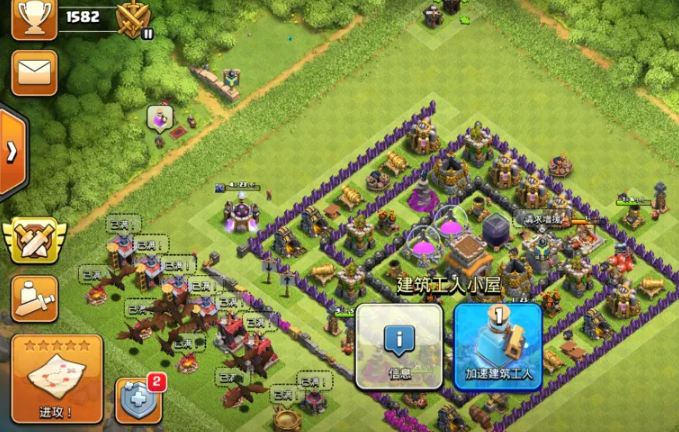Expand the orange side arrow tab
The image size is (679, 432).
click(12, 152)
